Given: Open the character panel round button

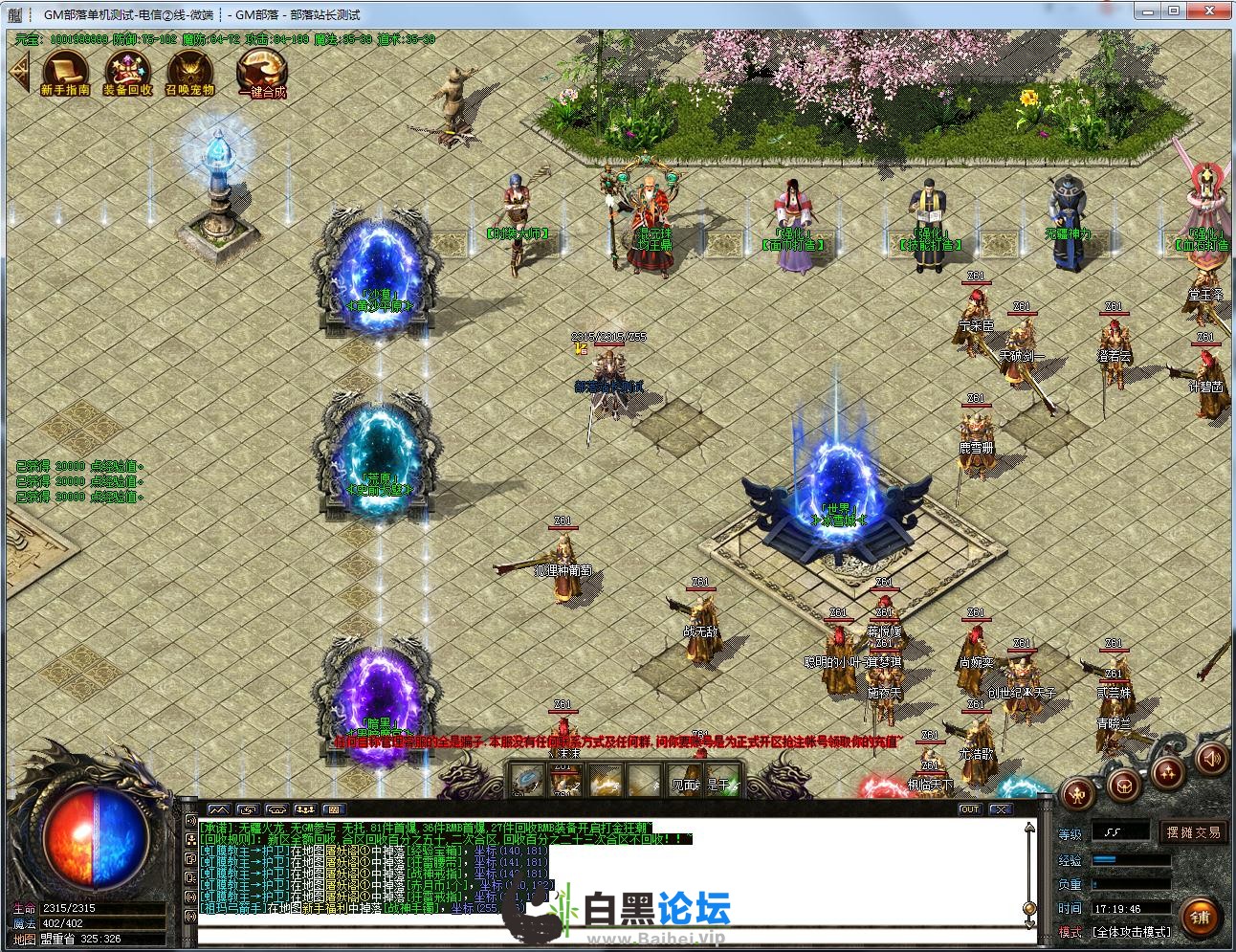Looking at the screenshot, I should point(1078,793).
